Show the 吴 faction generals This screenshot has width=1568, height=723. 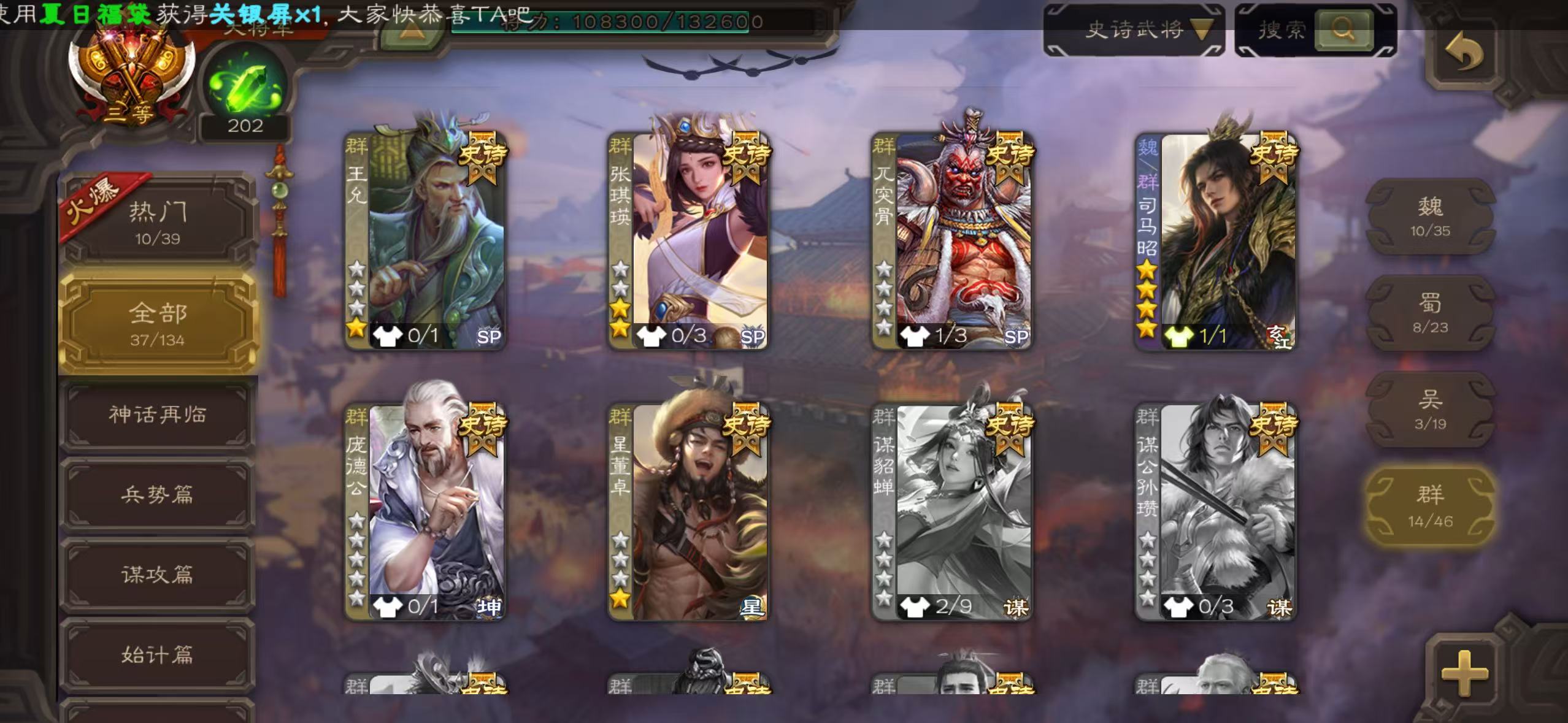1430,410
